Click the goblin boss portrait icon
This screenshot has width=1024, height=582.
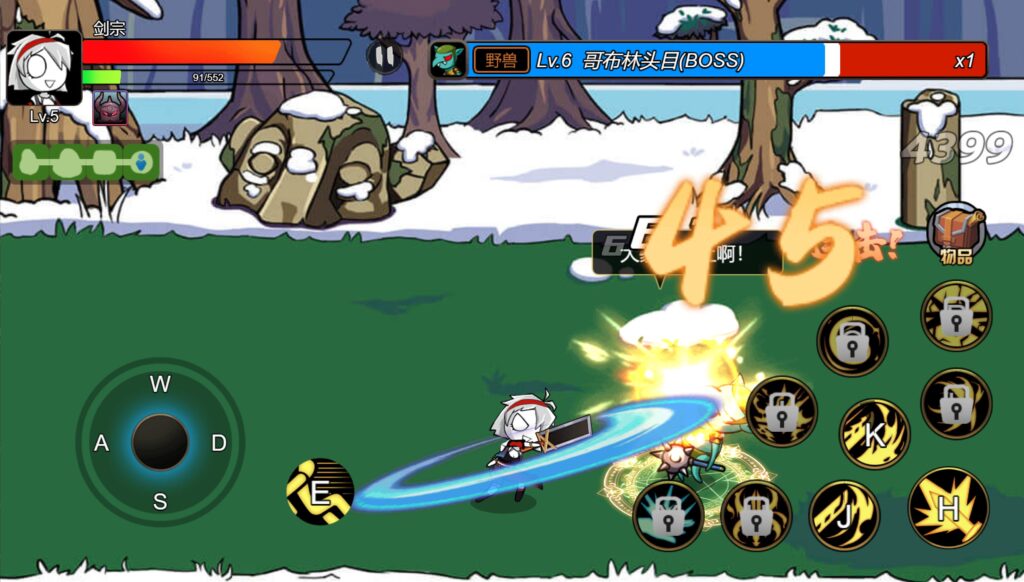click(x=447, y=60)
